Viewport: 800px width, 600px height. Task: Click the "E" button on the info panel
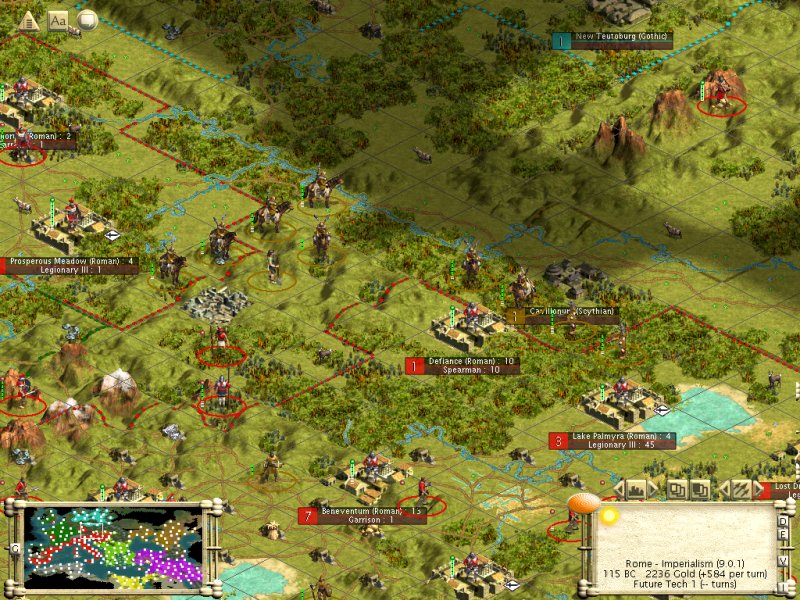[x=784, y=537]
